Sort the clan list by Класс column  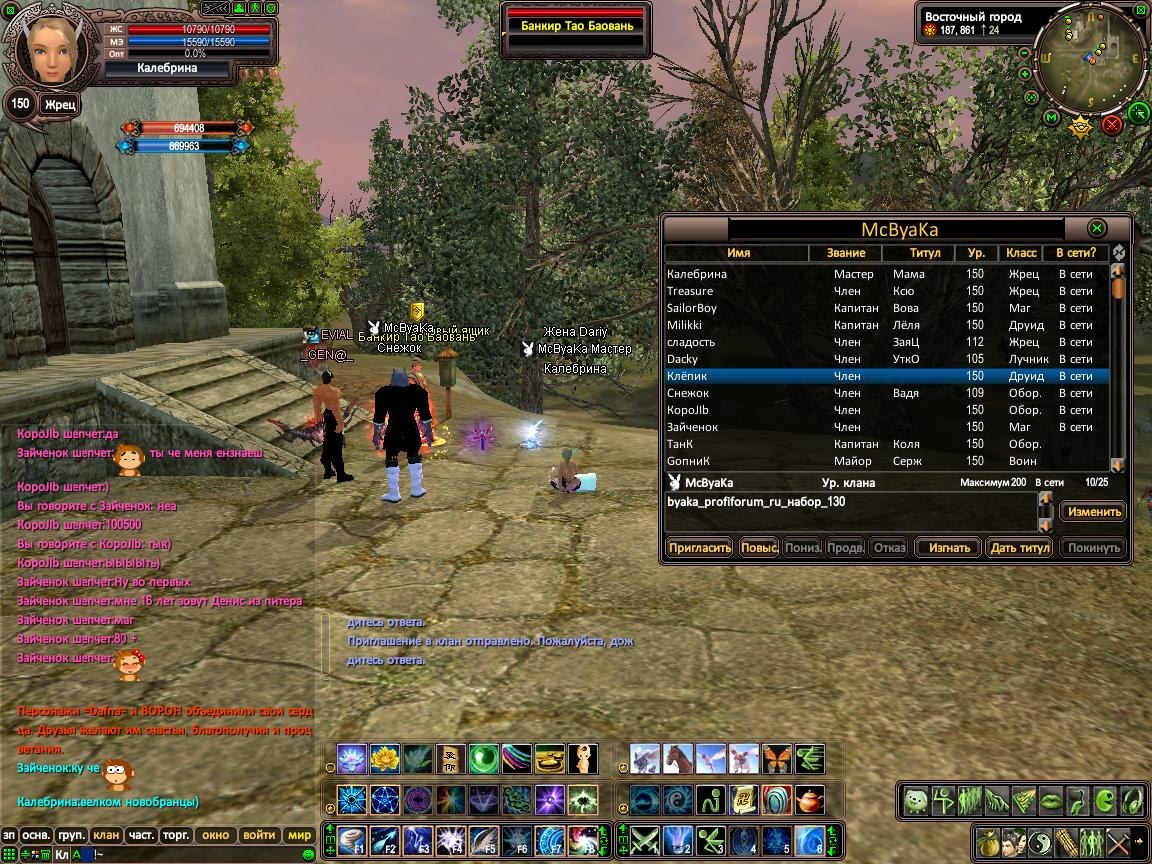tap(1020, 253)
